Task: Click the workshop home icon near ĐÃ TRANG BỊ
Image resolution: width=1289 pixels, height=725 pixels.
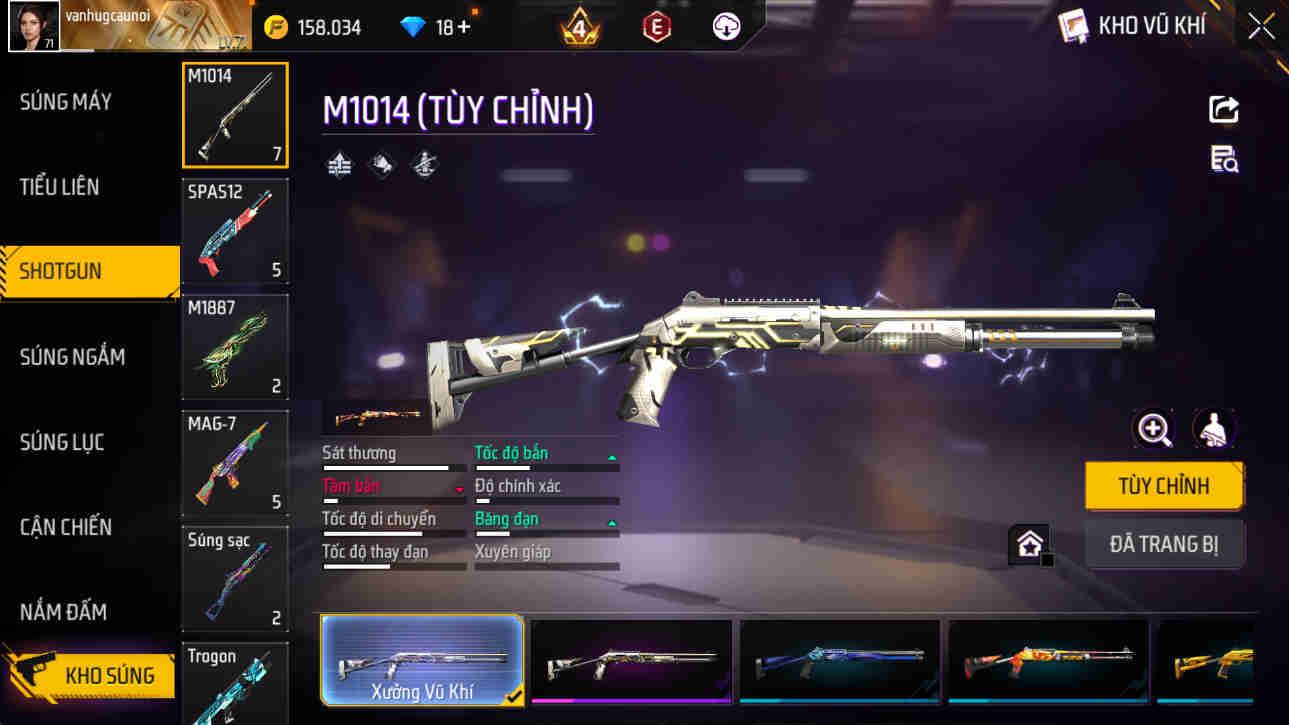Action: pyautogui.click(x=1029, y=543)
